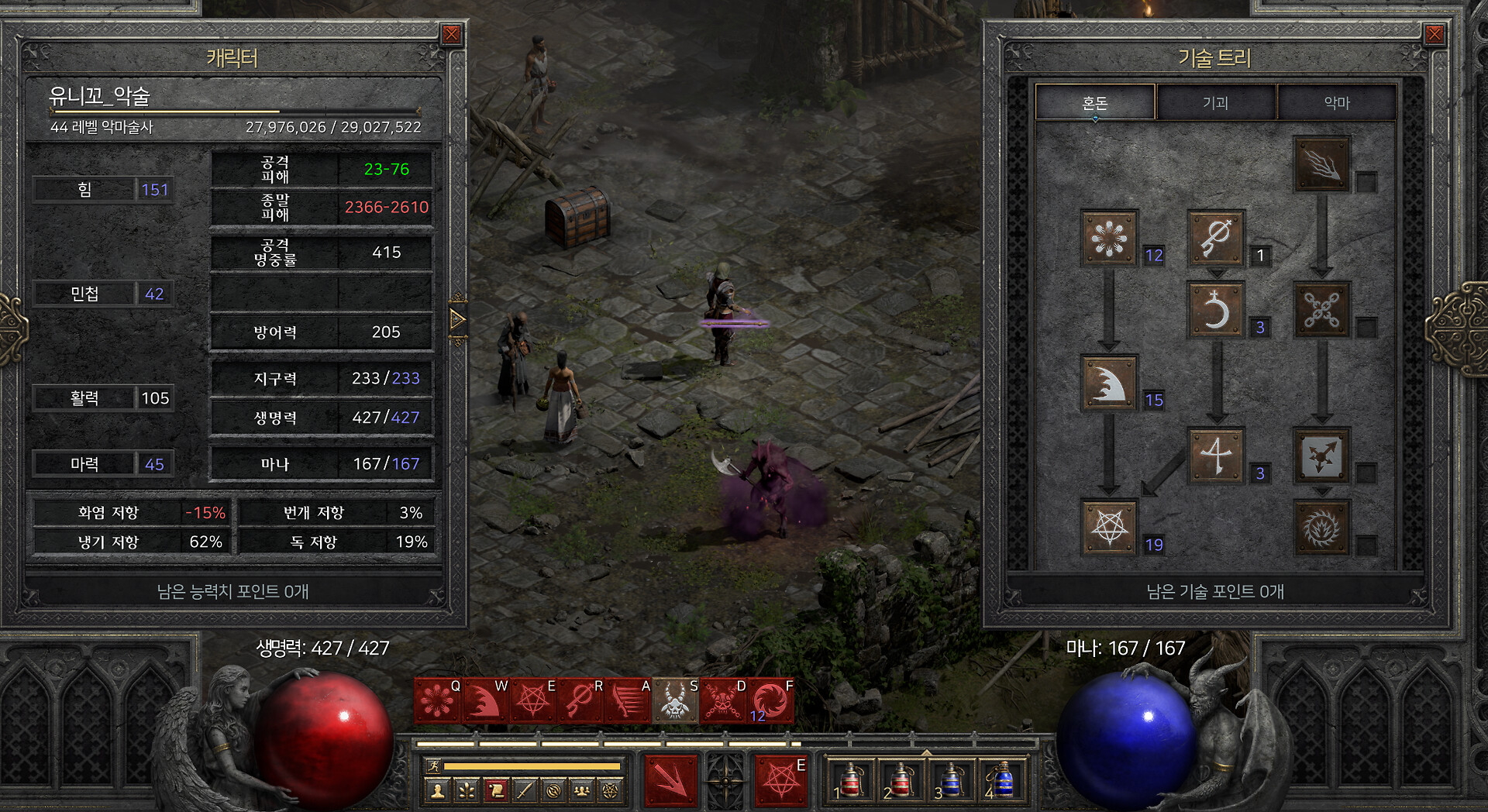Open the right mouse pentagram skill selector

(x=780, y=780)
